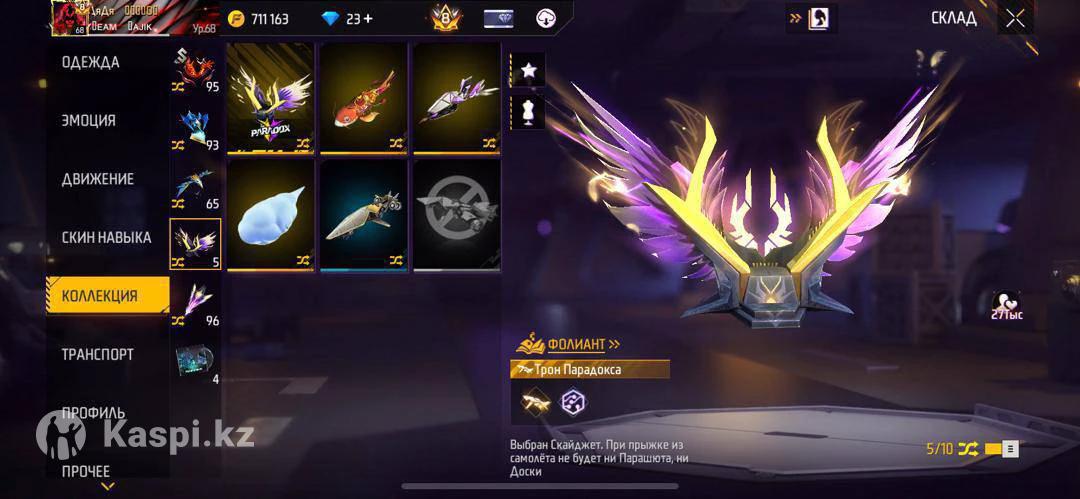Add diamonds with the plus button
1080x499 pixels.
click(x=367, y=18)
